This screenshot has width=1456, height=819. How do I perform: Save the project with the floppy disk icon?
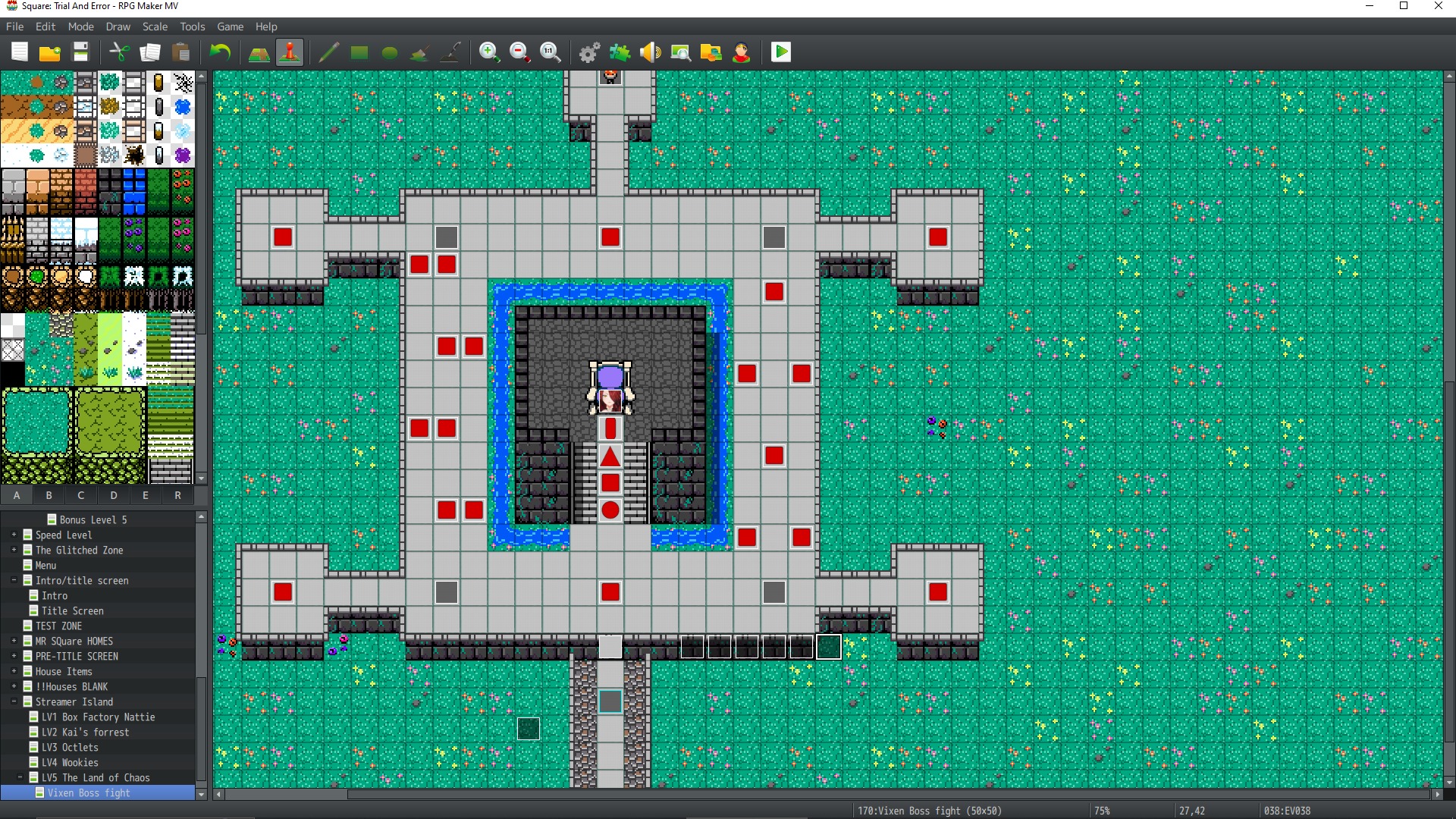pyautogui.click(x=80, y=52)
